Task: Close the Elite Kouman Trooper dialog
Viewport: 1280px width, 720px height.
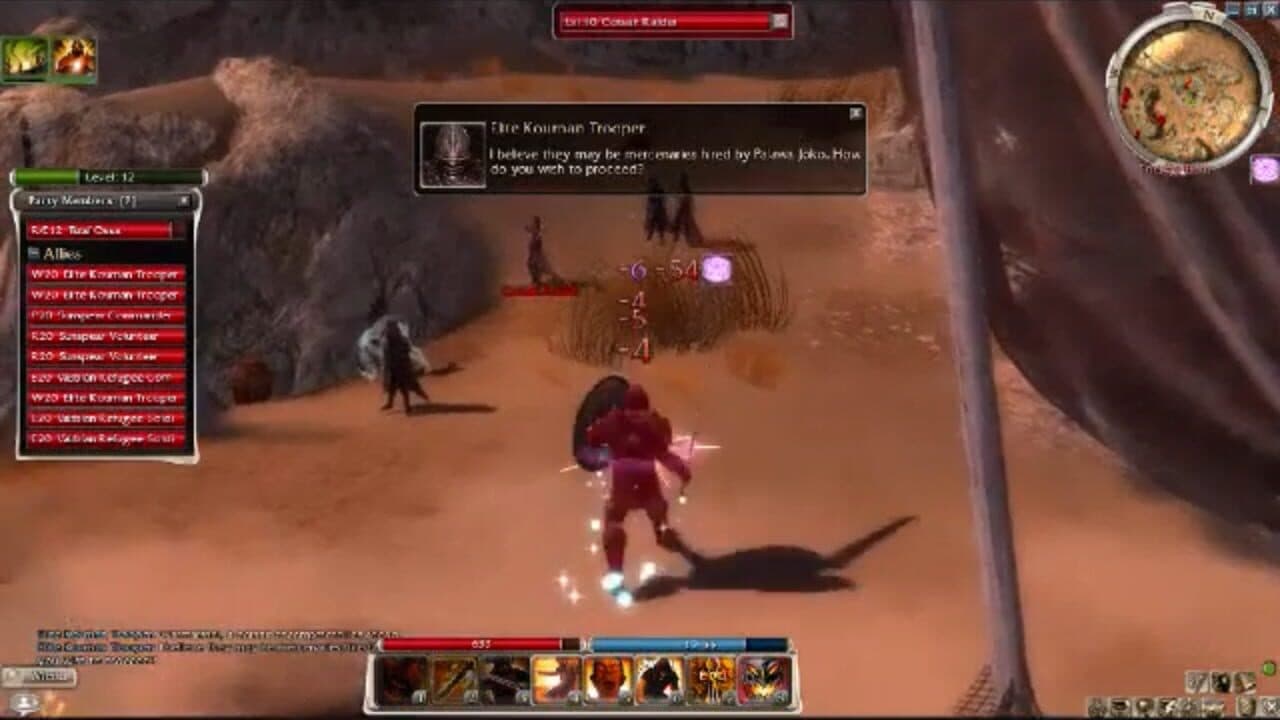Action: pyautogui.click(x=854, y=114)
